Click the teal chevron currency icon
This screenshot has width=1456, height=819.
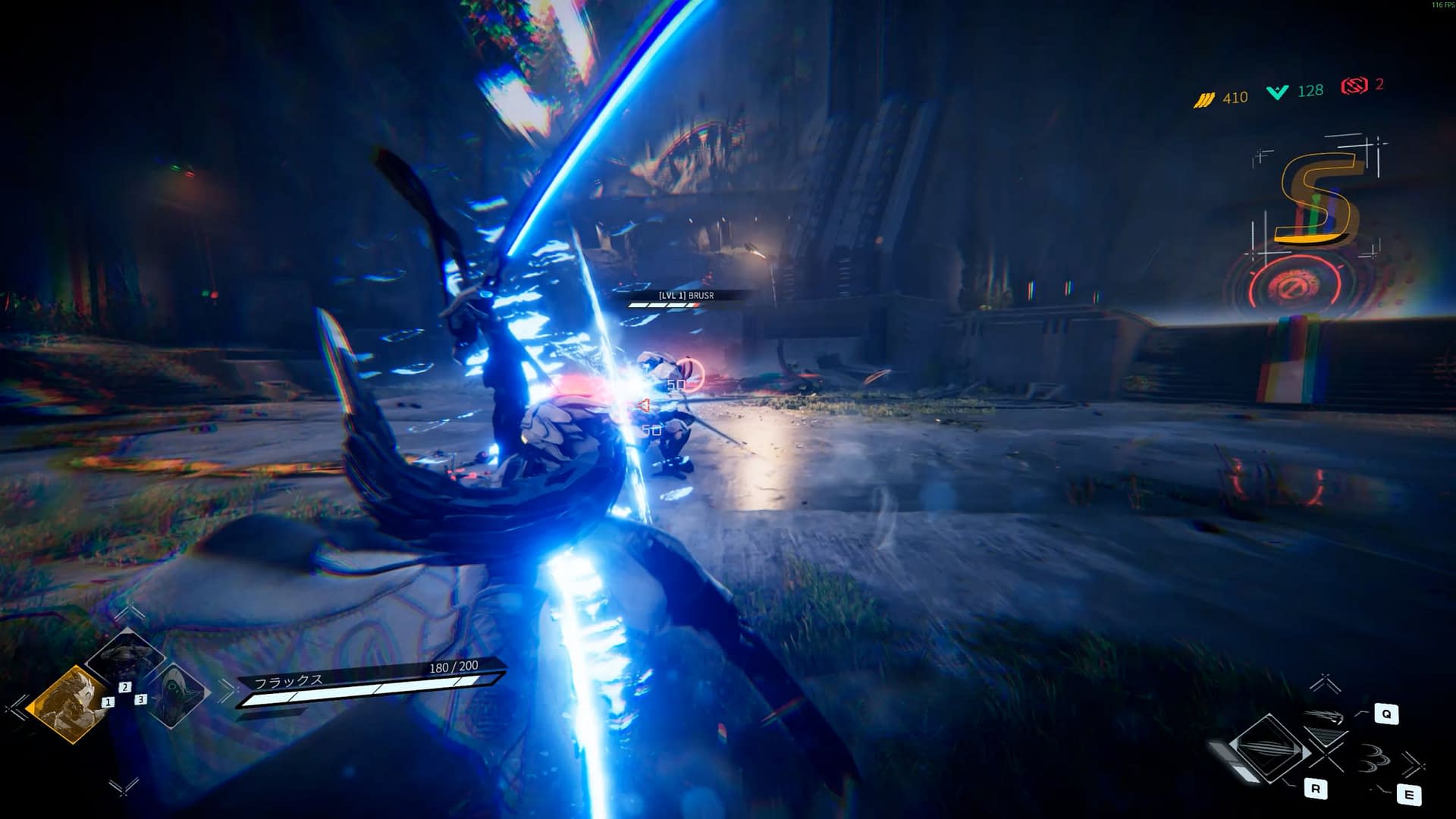click(1278, 93)
